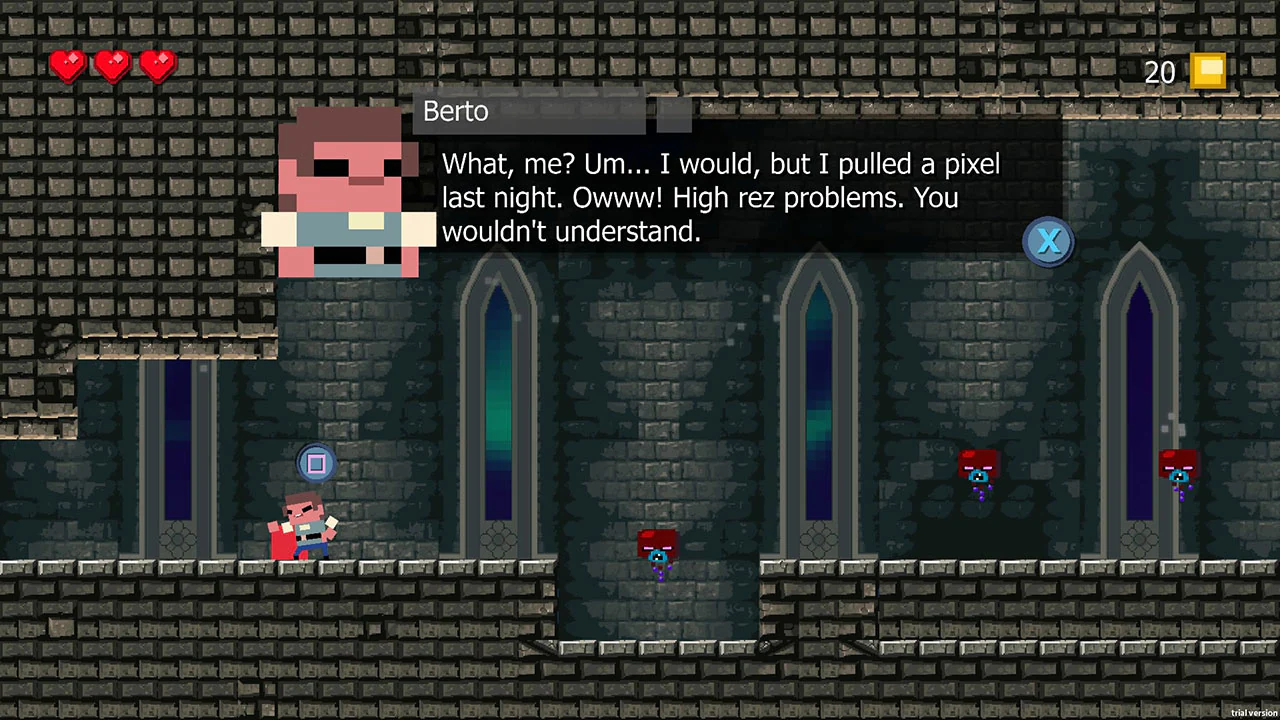Image resolution: width=1280 pixels, height=720 pixels.
Task: Tap the speech prompt icon above the player
Action: [316, 462]
